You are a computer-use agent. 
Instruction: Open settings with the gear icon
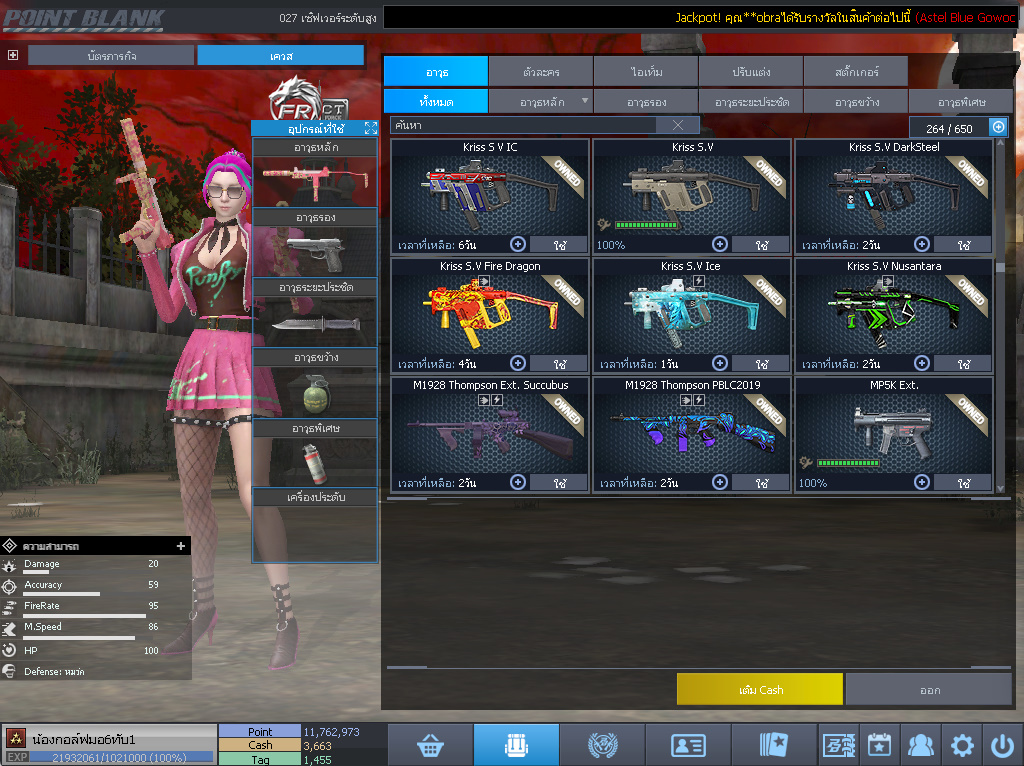(x=962, y=745)
